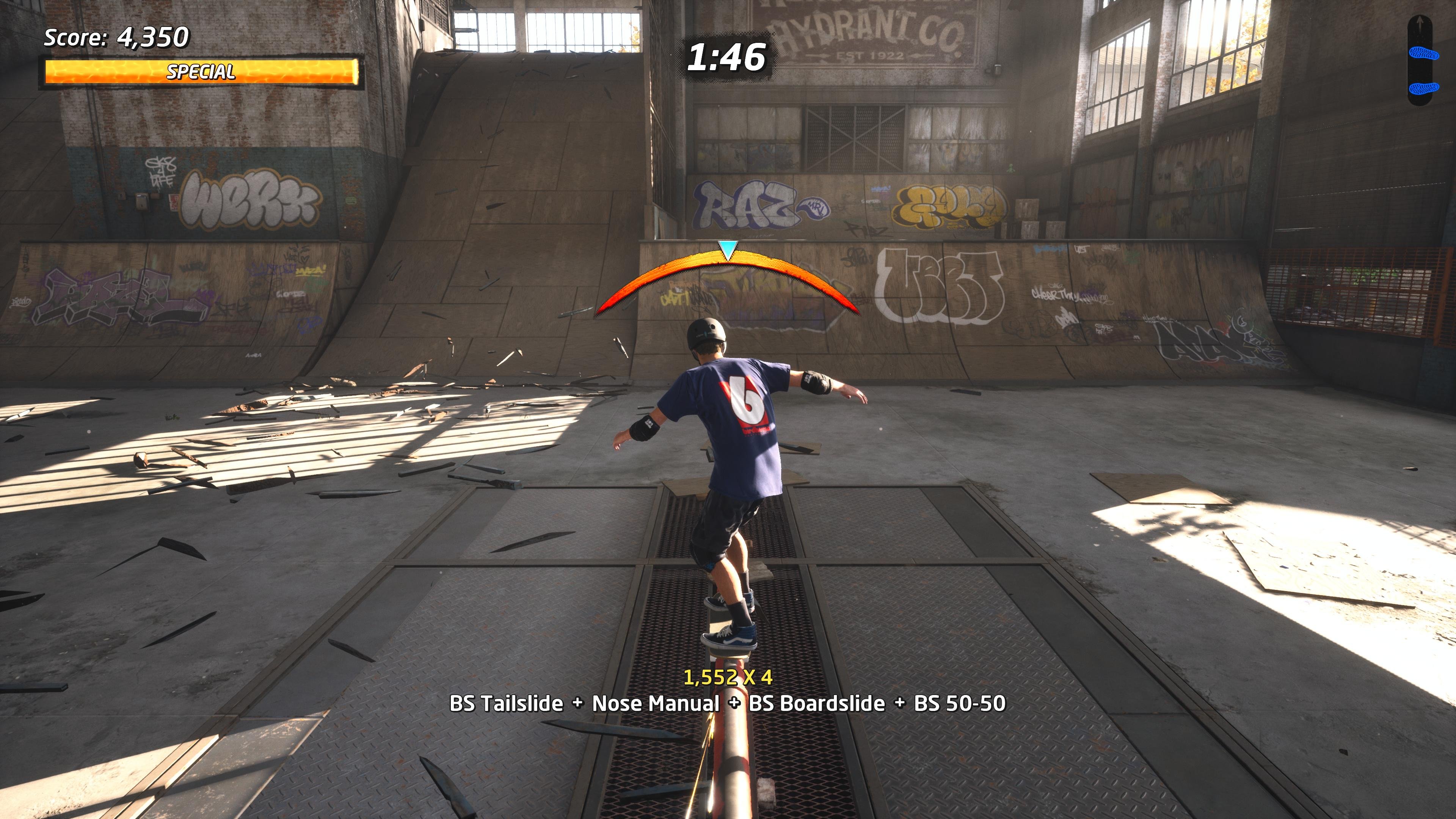Expand the timer showing 1:46
Image resolution: width=1456 pixels, height=819 pixels.
point(728,56)
